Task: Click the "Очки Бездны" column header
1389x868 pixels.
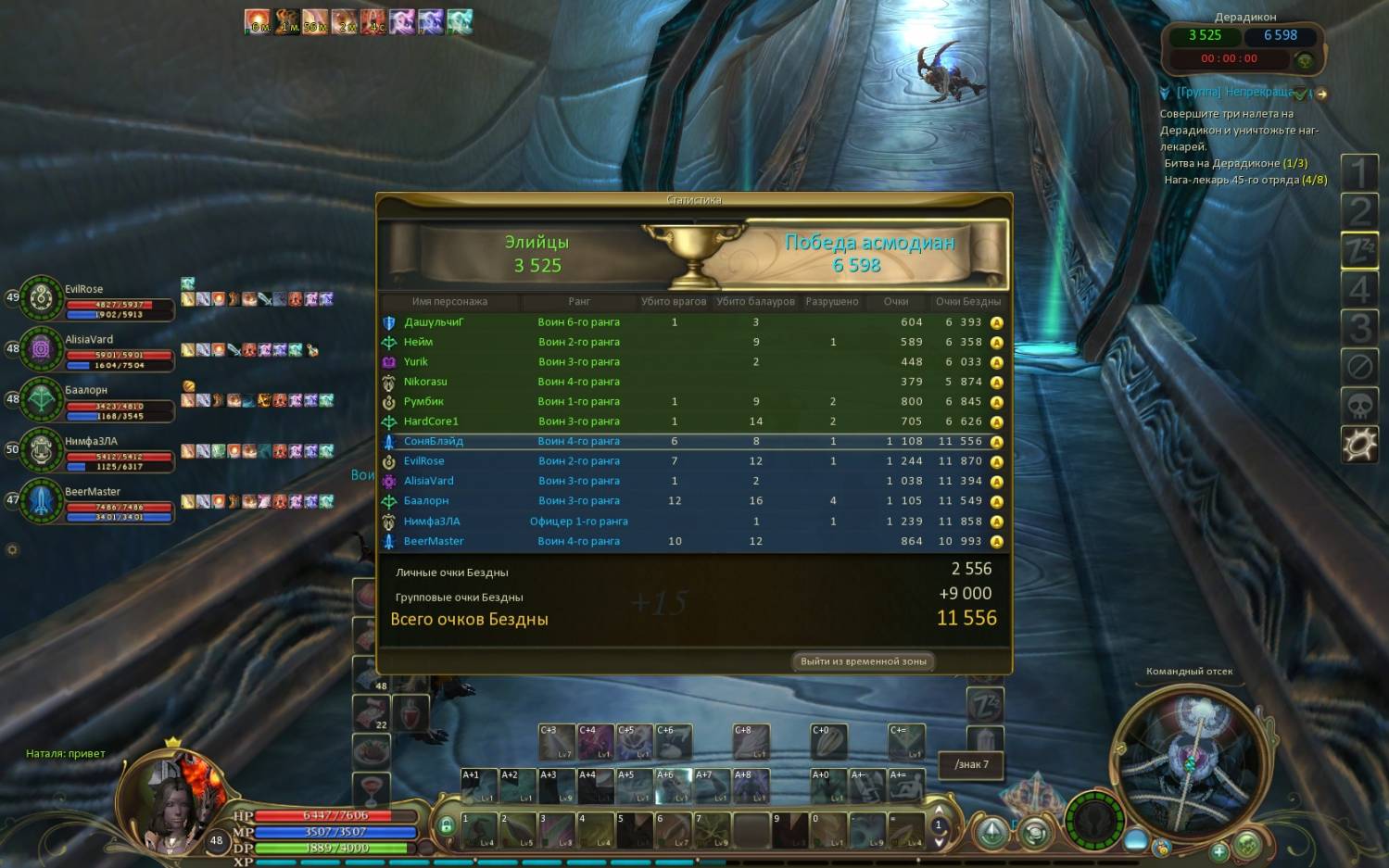Action: click(x=967, y=302)
